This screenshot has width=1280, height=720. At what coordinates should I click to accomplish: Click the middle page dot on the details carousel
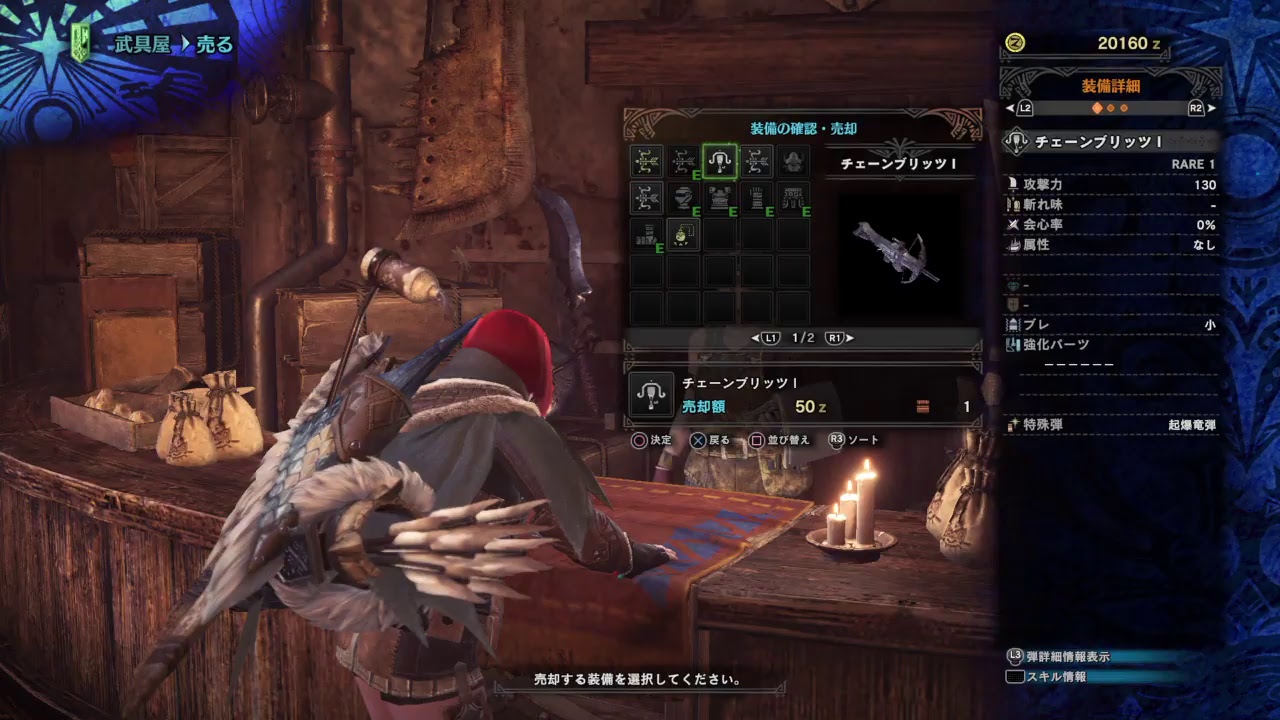[x=1111, y=107]
